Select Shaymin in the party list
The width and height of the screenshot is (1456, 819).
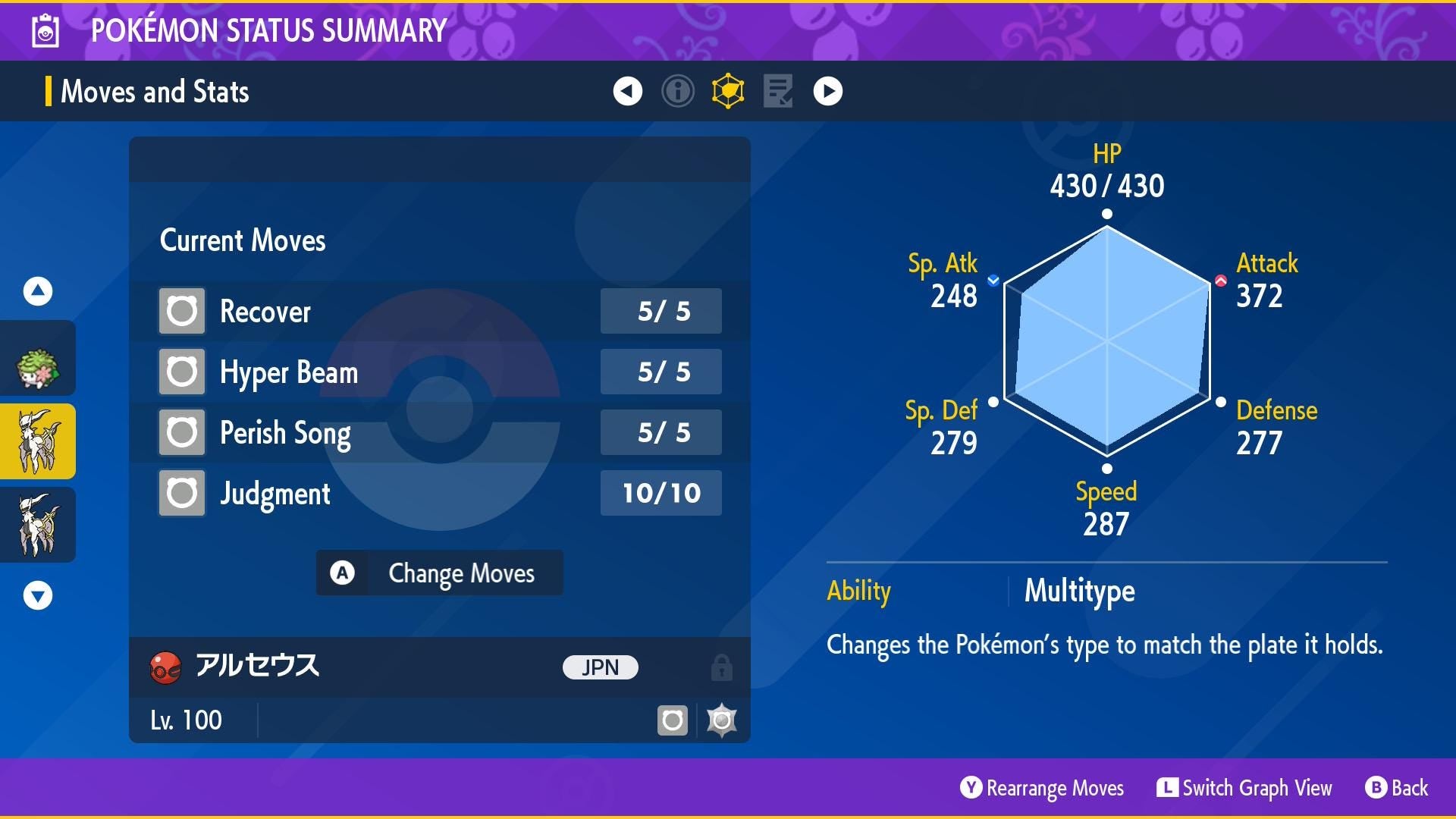37,367
